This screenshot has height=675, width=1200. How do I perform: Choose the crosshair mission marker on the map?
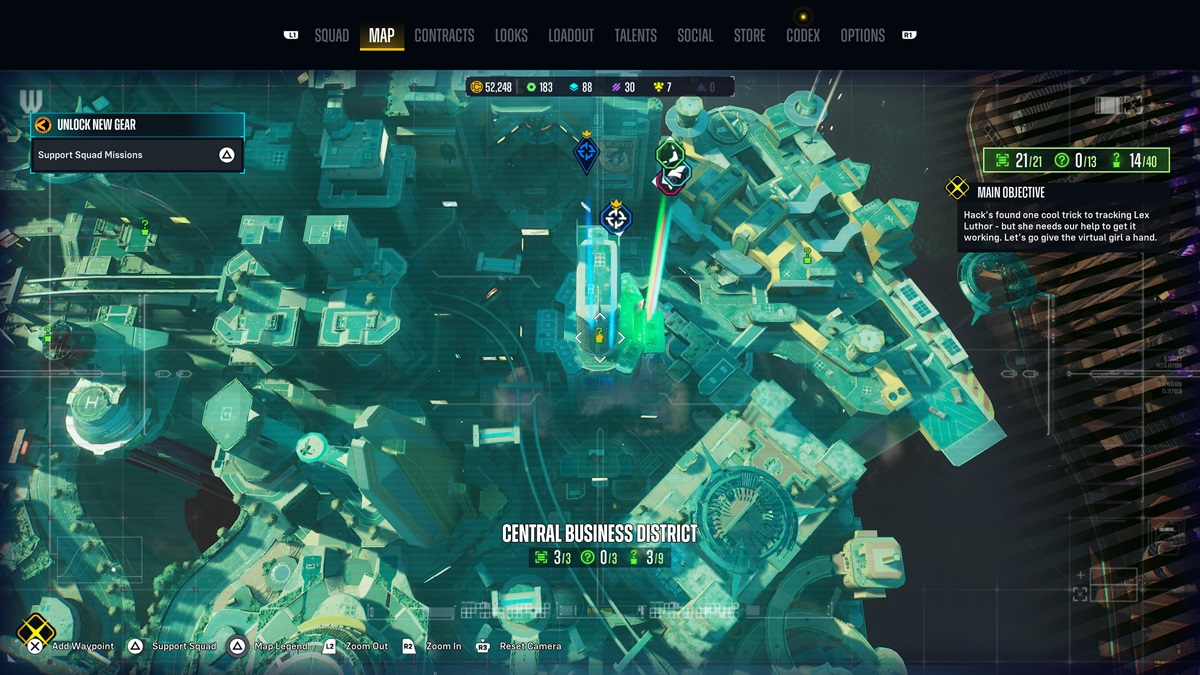point(616,218)
